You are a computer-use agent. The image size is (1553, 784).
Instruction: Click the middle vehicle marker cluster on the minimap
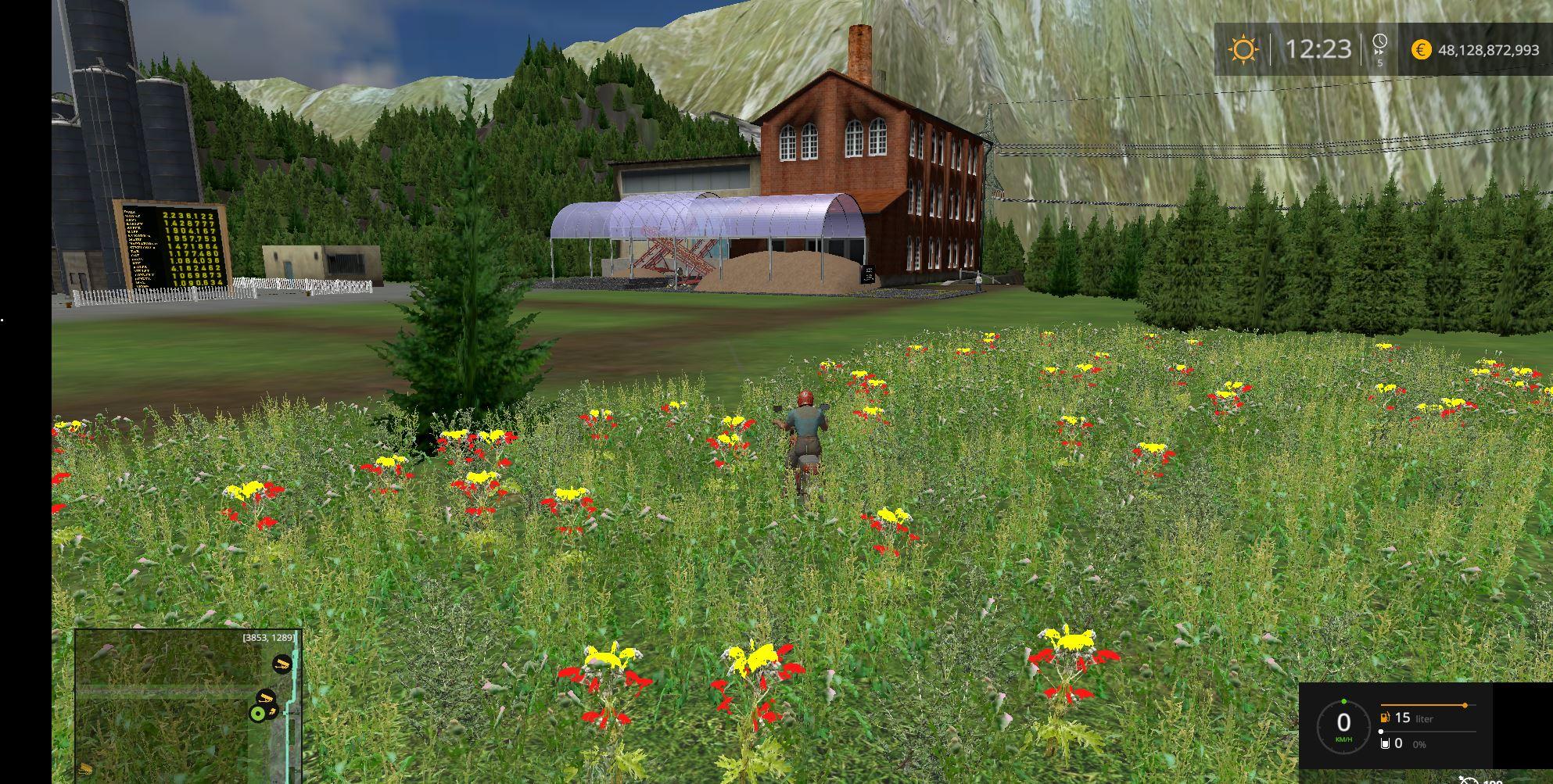265,697
